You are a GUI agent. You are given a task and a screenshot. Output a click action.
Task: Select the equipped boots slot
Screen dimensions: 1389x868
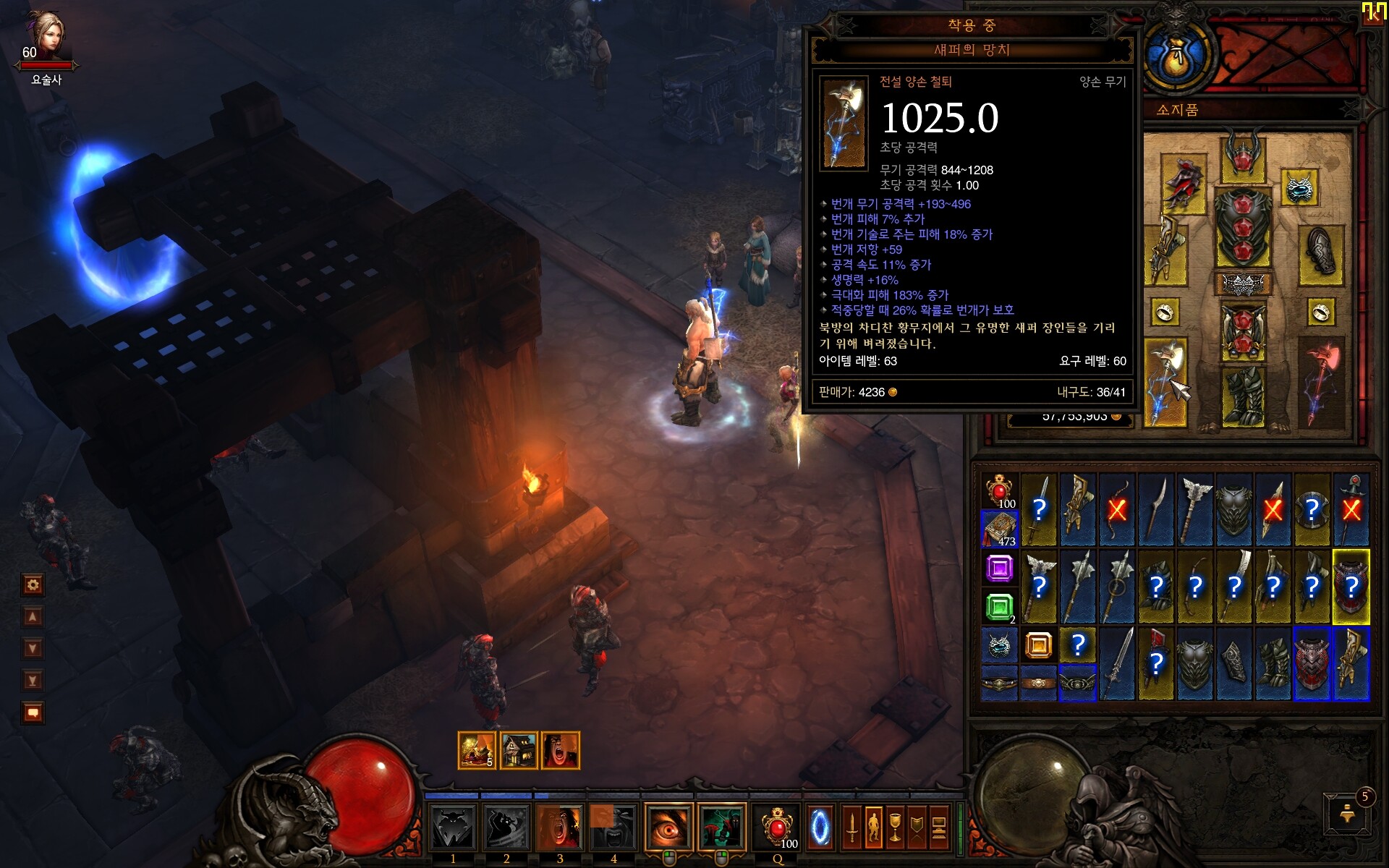pos(1243,396)
